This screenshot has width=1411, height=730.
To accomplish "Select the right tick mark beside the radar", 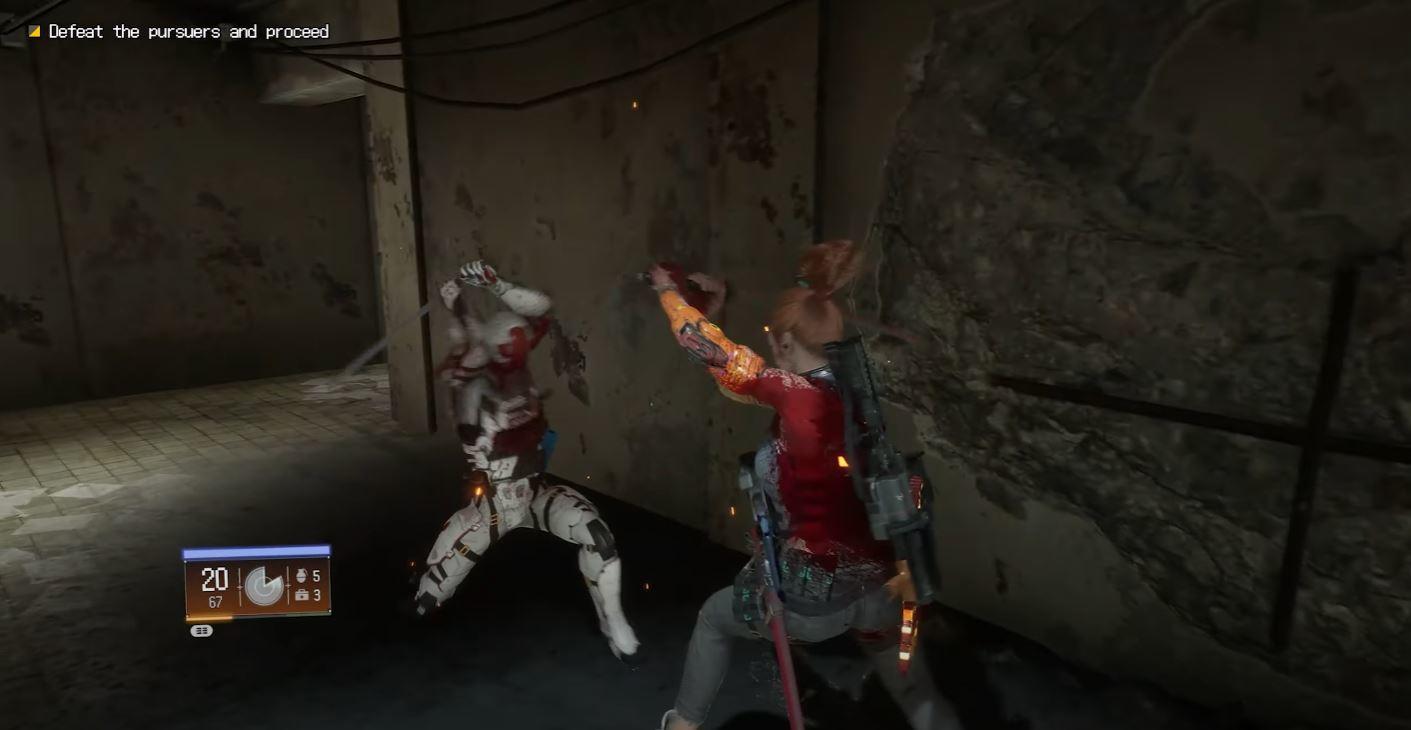I will tap(288, 584).
